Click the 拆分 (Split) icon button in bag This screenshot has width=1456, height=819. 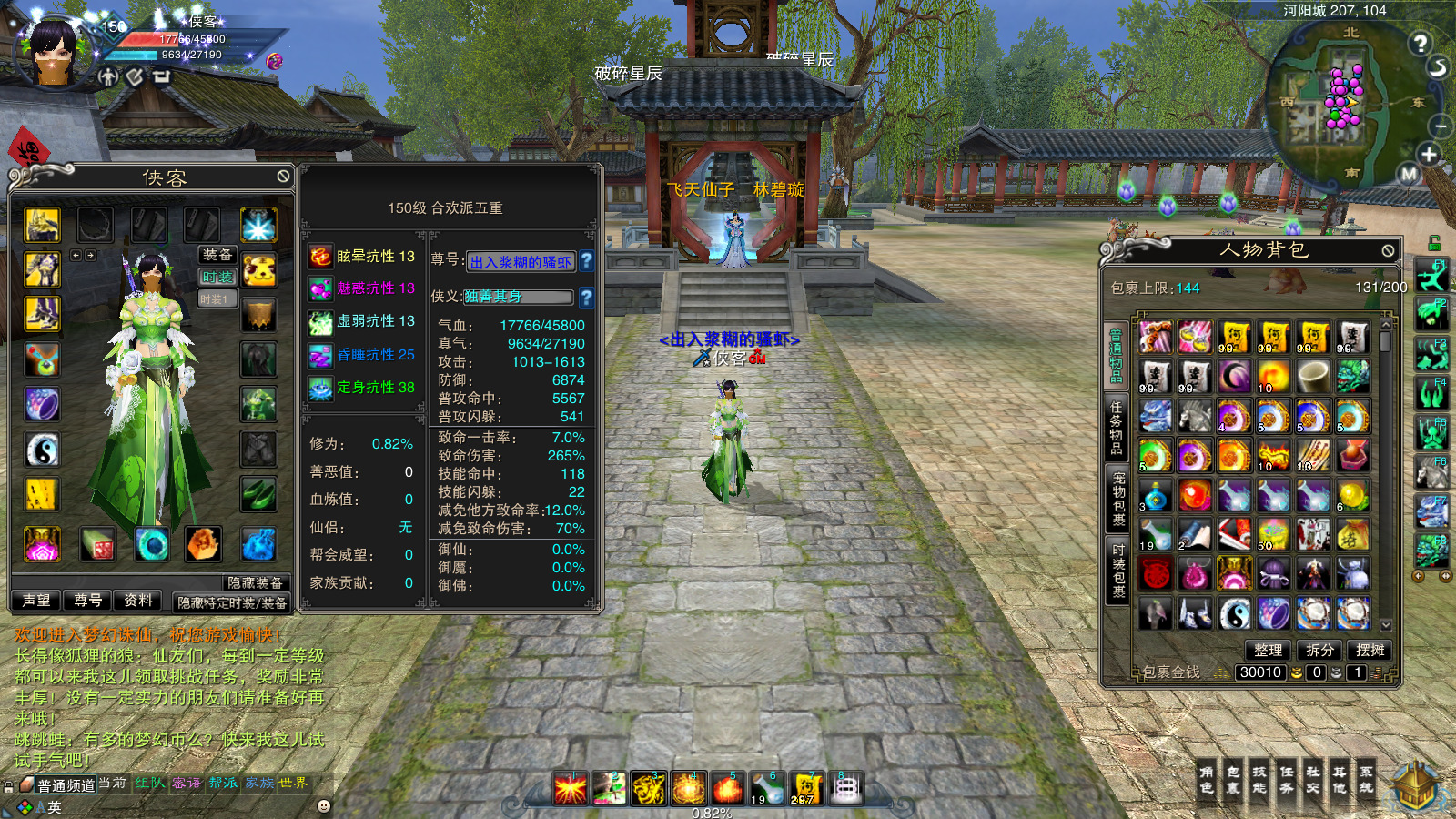tap(1319, 650)
